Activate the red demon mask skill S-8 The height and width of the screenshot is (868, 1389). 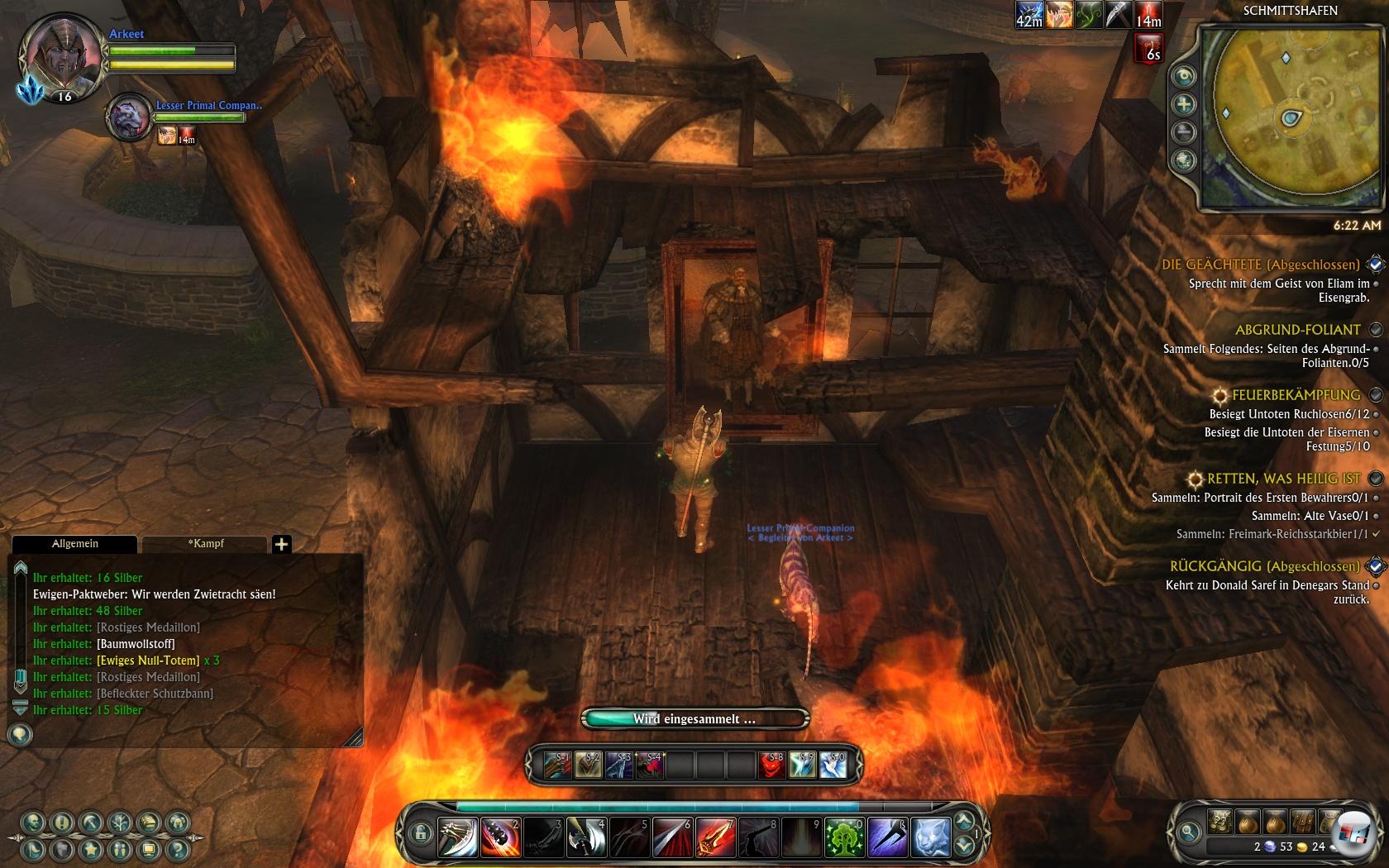(x=772, y=765)
